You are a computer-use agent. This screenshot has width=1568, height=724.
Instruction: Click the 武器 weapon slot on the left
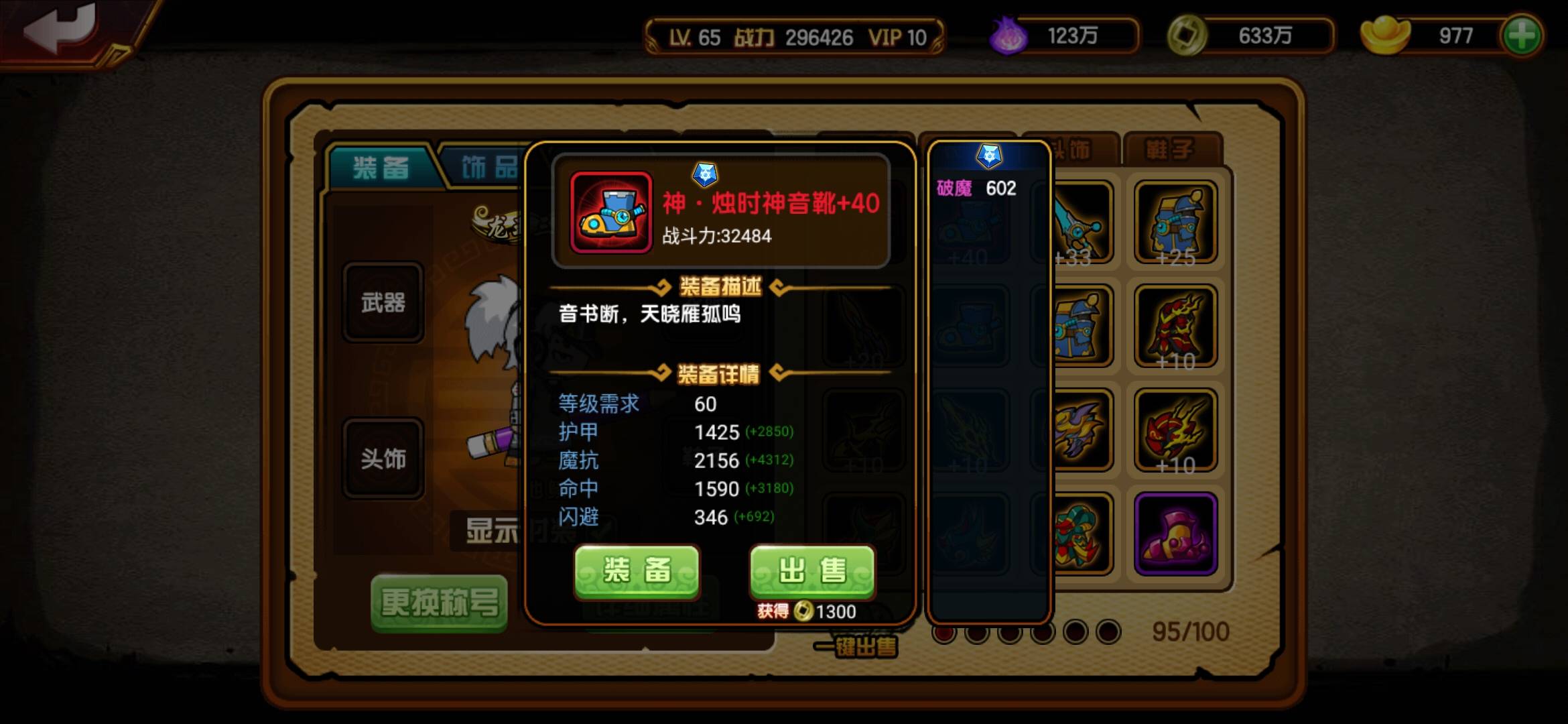click(x=383, y=303)
